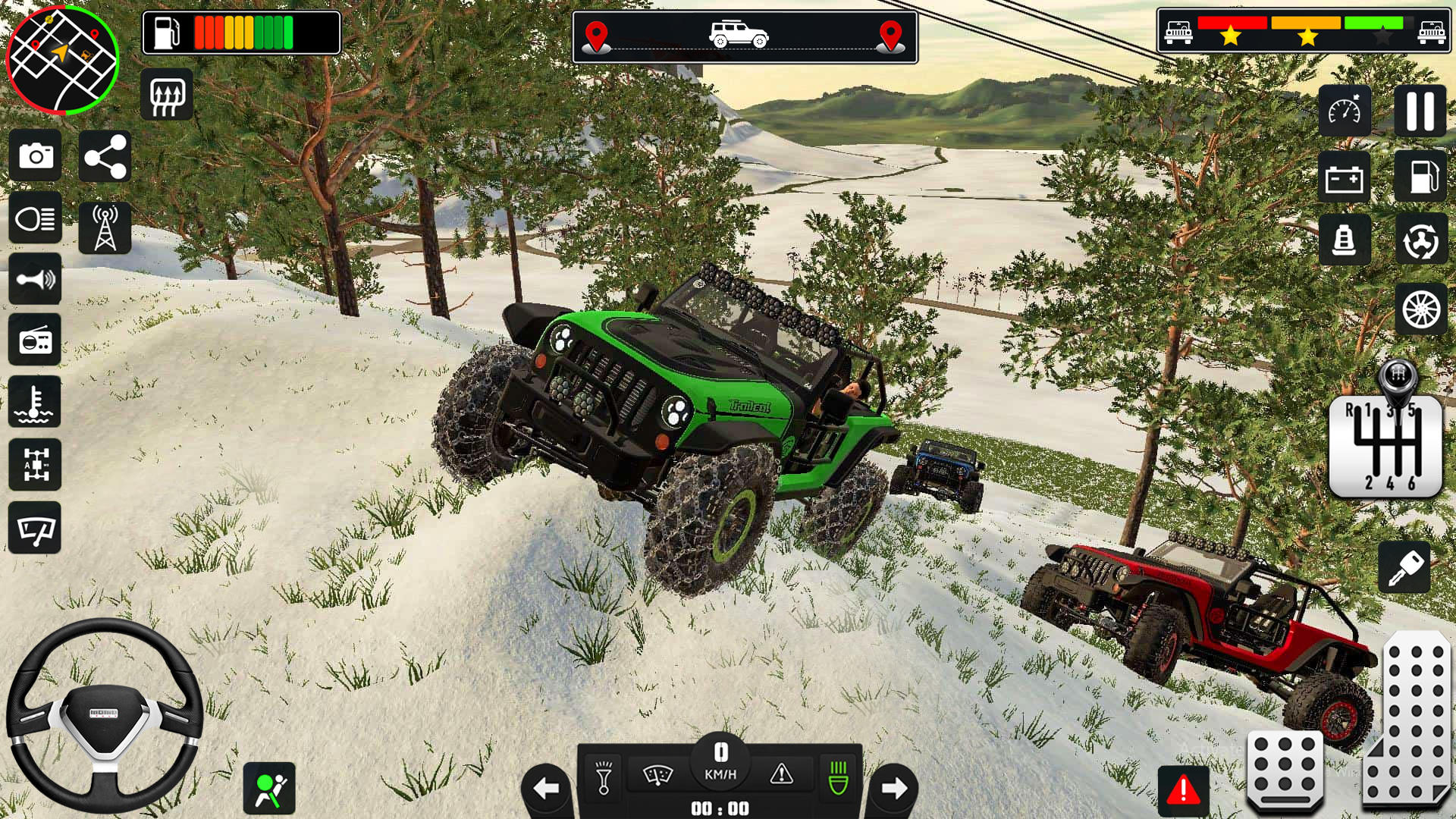
Task: Select the wheel customization icon
Action: [x=1420, y=305]
